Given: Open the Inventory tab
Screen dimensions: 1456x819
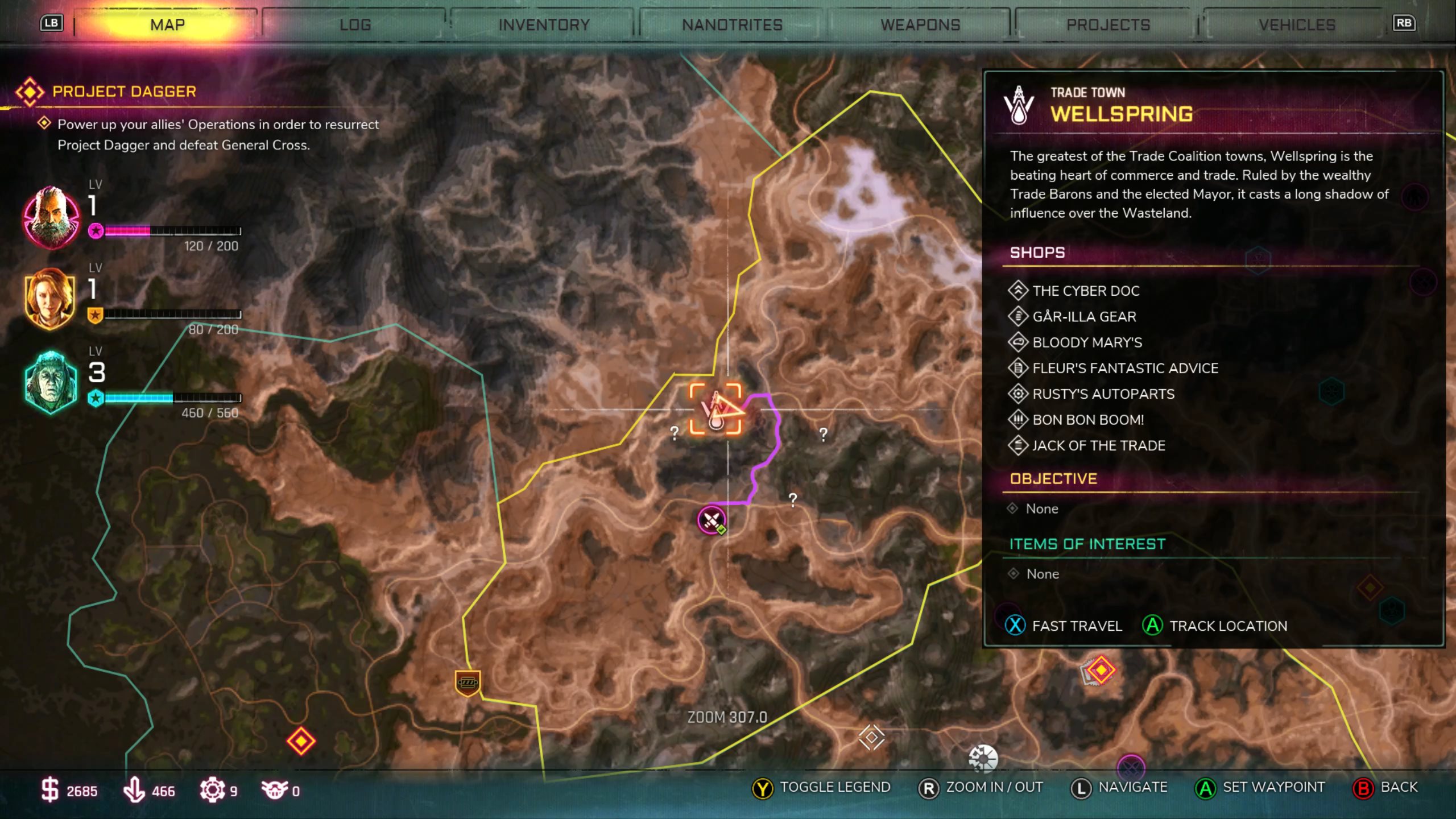Looking at the screenshot, I should point(544,25).
